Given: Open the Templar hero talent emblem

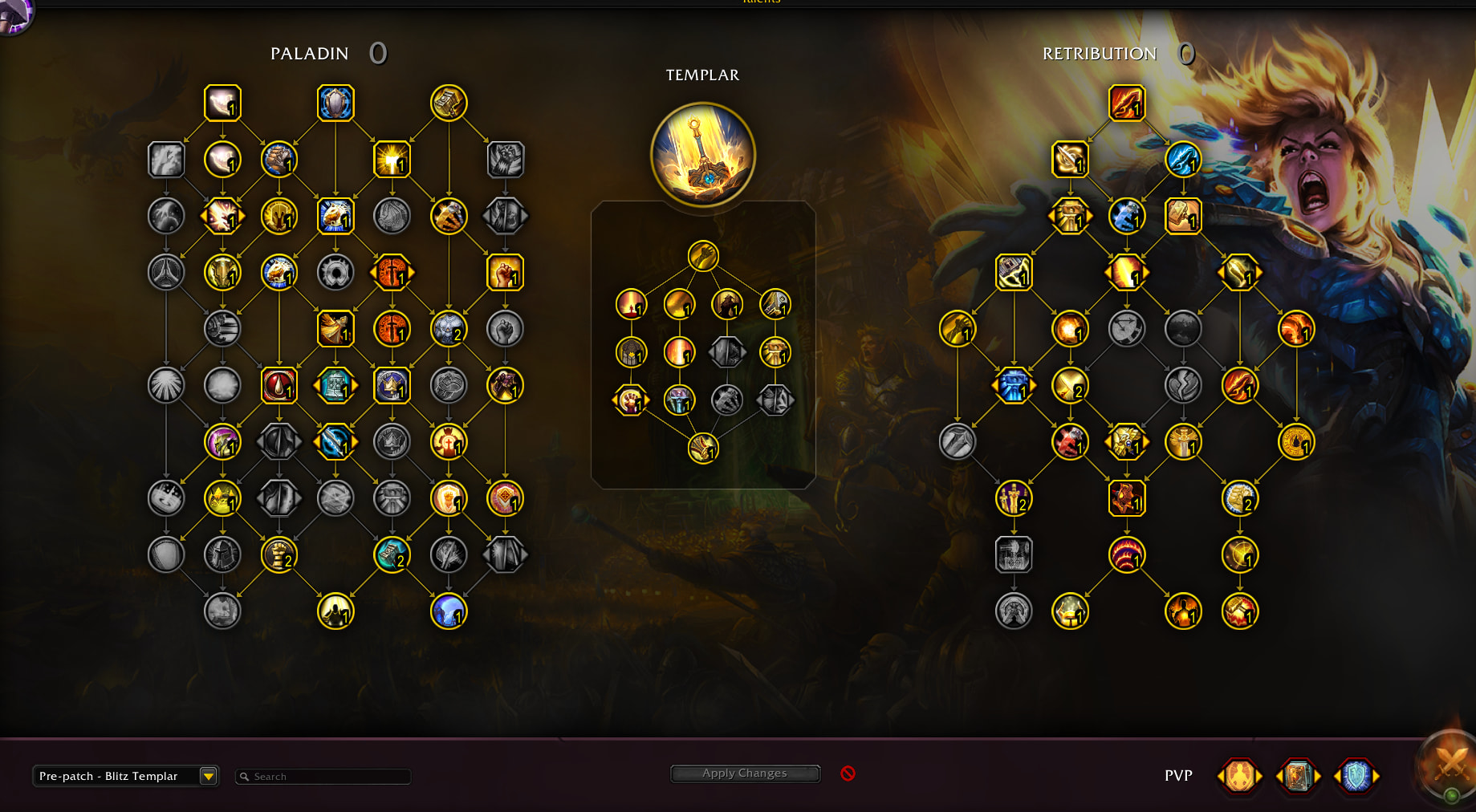Looking at the screenshot, I should [x=702, y=155].
